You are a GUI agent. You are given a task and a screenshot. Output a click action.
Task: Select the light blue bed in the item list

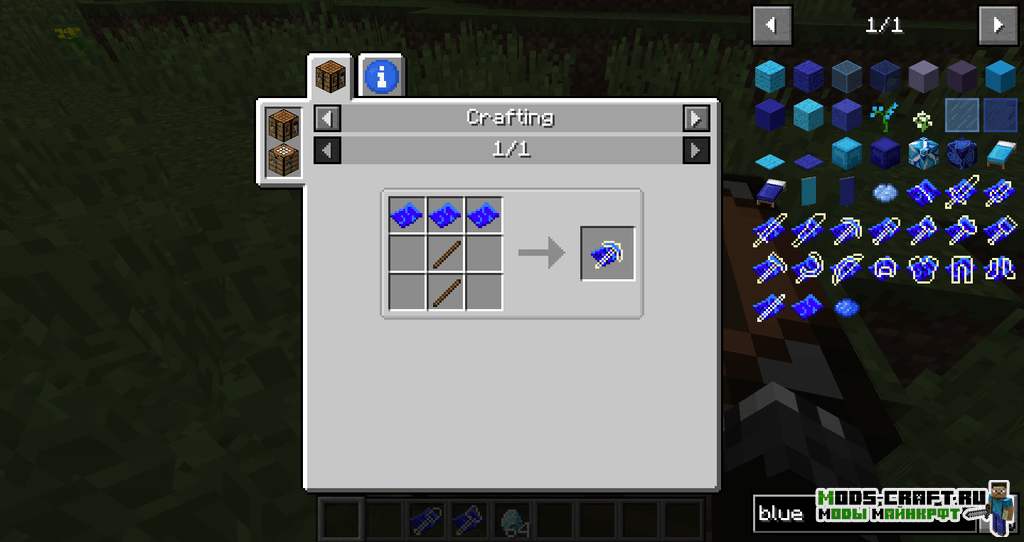coord(999,154)
